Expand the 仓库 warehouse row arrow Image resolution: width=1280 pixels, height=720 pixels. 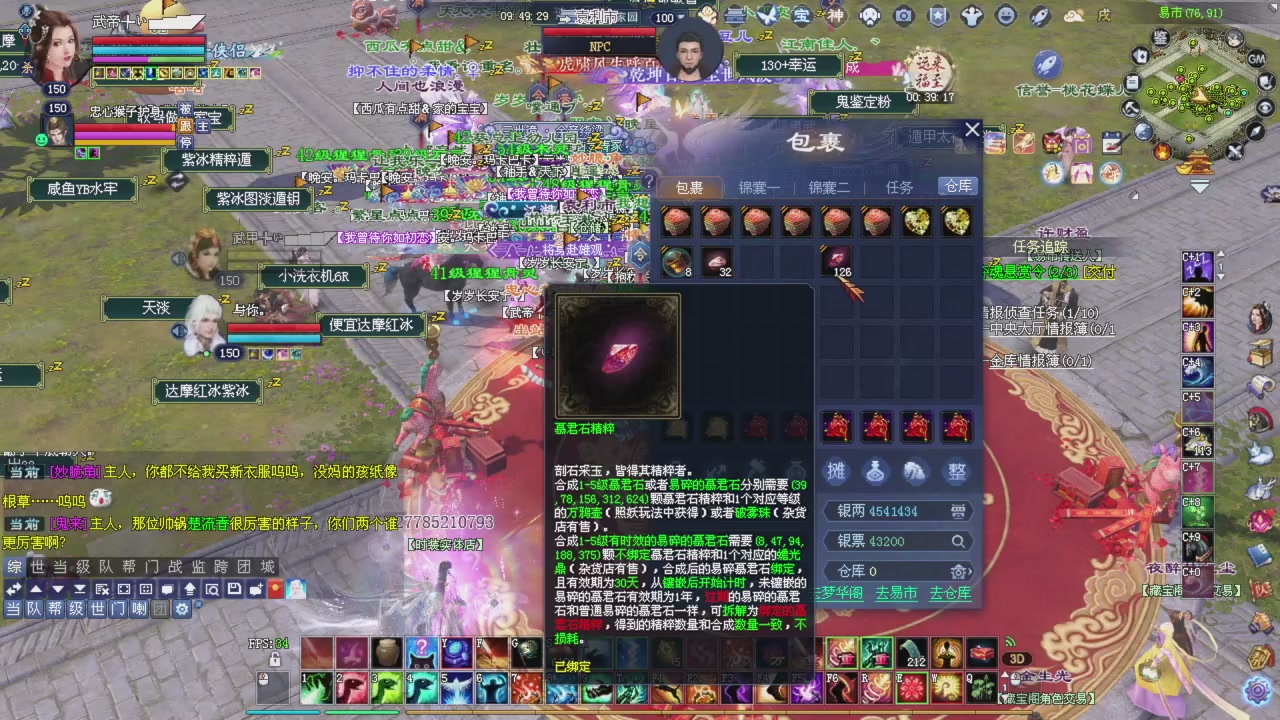pyautogui.click(x=971, y=571)
